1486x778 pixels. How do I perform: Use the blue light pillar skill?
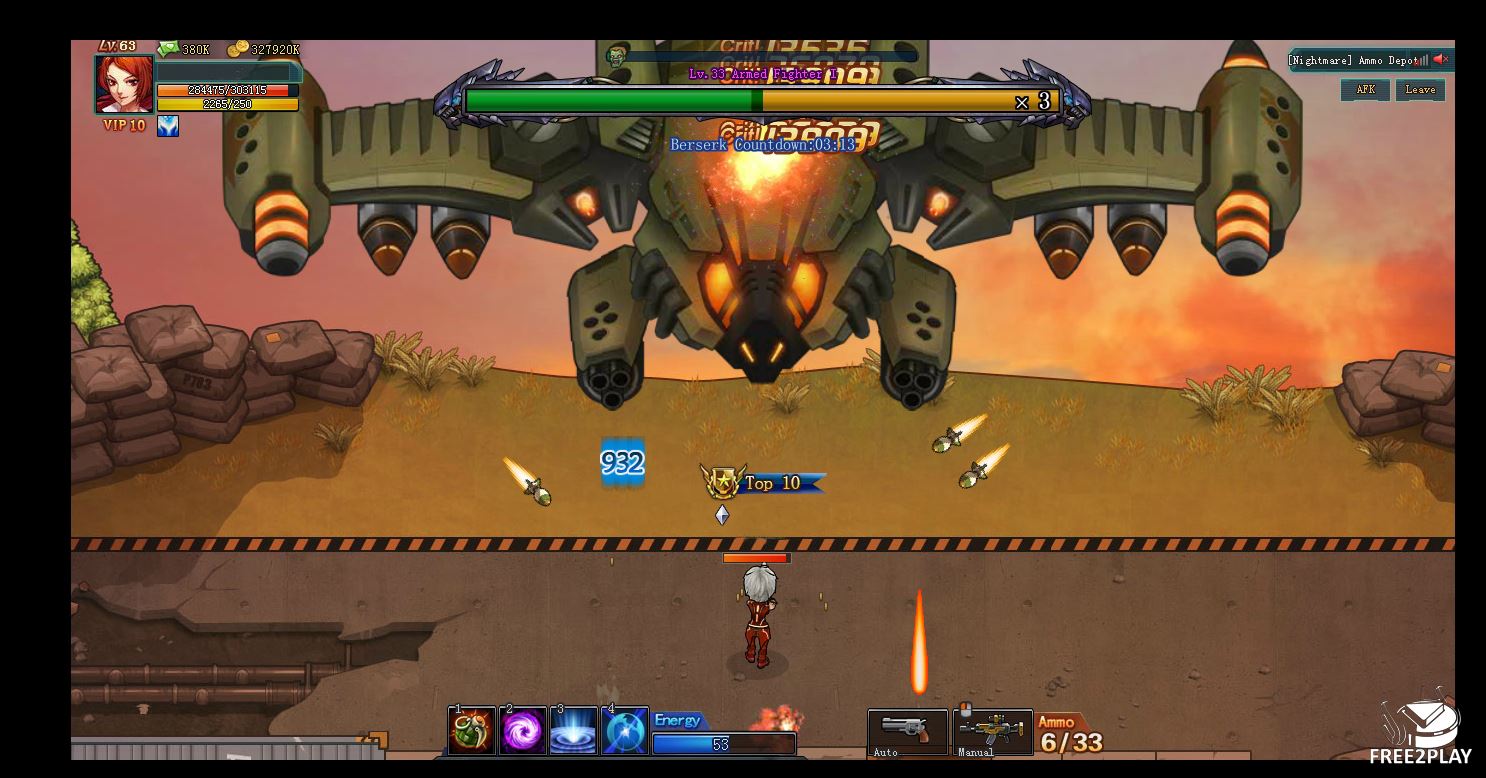(x=574, y=731)
